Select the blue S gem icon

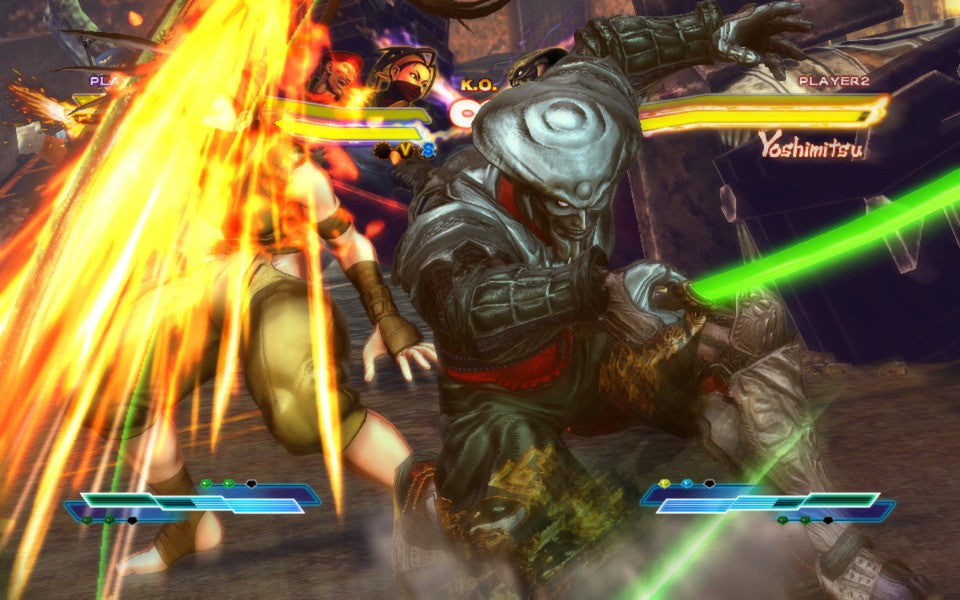click(x=427, y=150)
